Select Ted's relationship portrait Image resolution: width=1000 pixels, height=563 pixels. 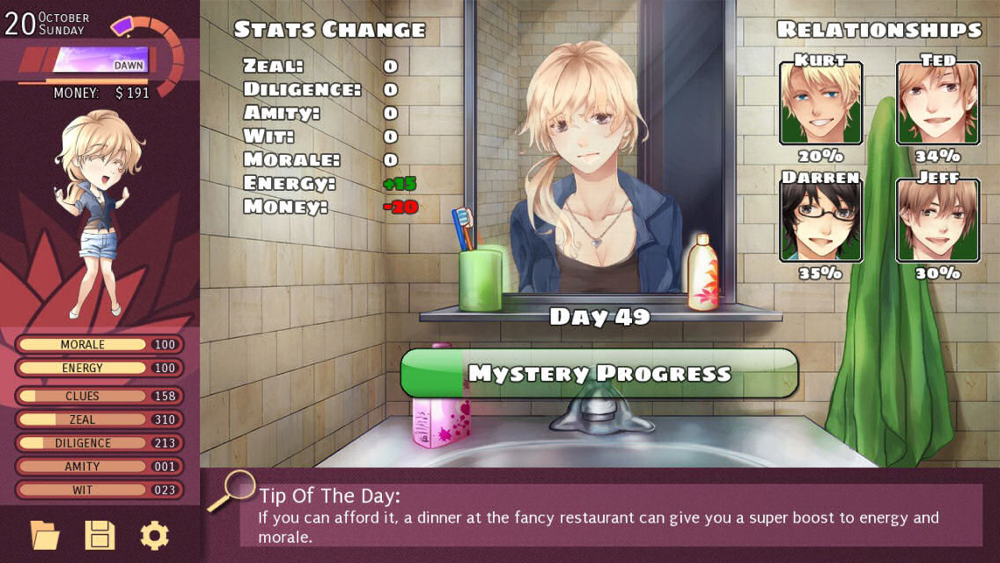tap(937, 103)
